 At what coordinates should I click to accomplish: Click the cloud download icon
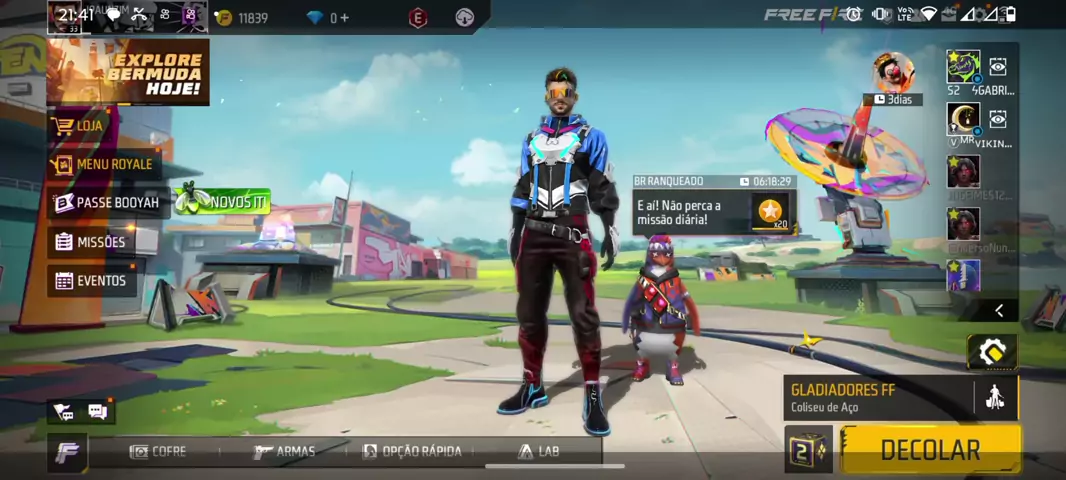tap(464, 18)
